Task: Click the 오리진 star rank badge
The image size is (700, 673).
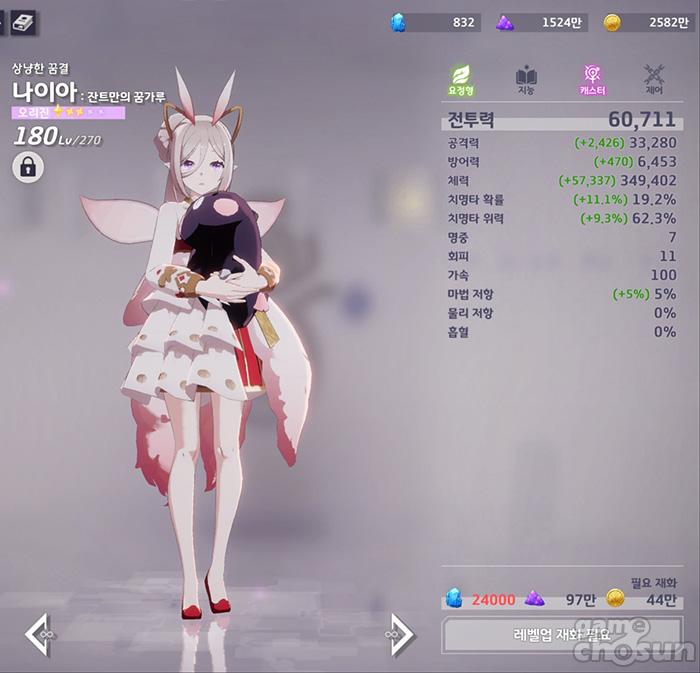Action: (x=68, y=113)
